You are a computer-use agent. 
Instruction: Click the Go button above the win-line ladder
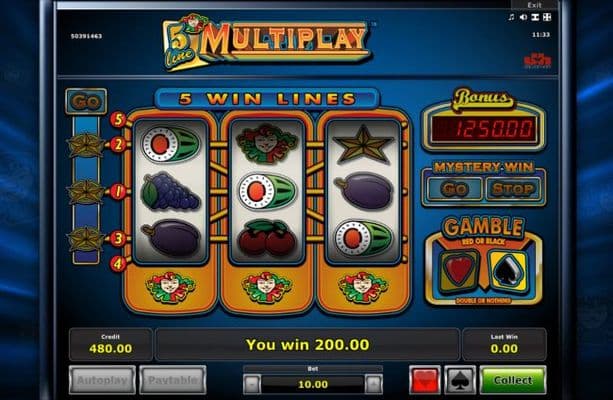85,102
